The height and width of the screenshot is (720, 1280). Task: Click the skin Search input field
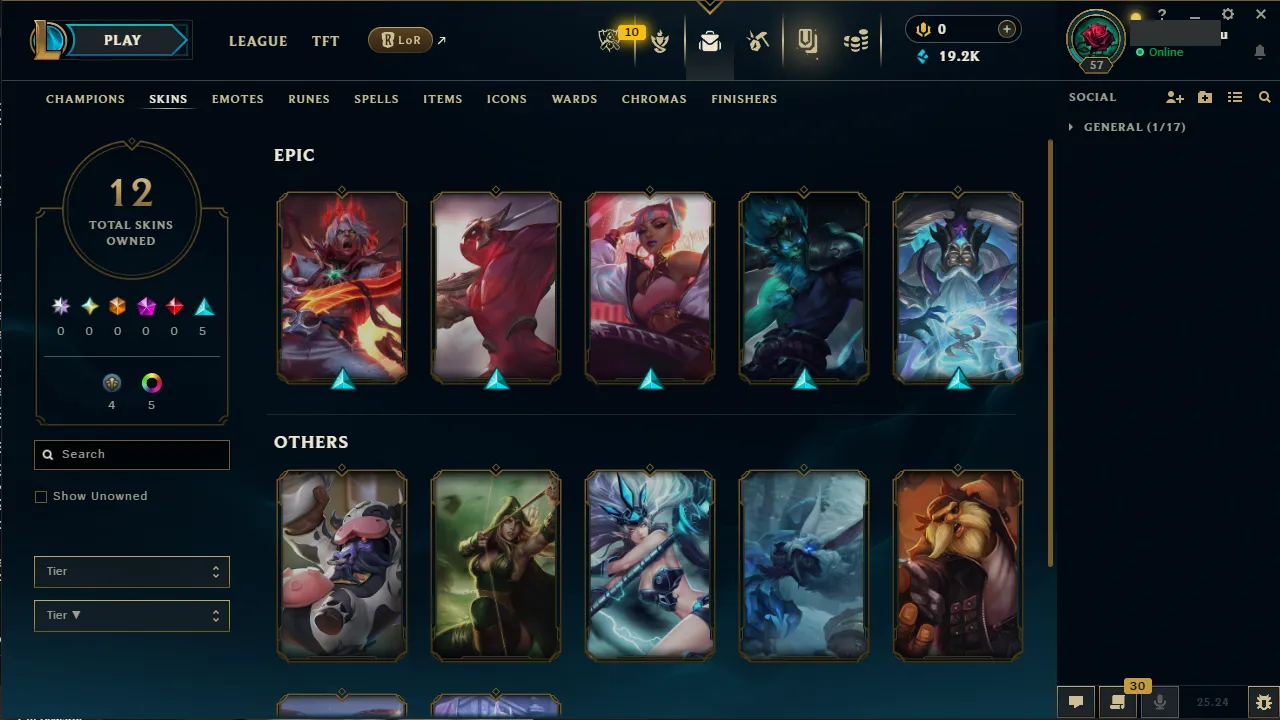point(131,454)
